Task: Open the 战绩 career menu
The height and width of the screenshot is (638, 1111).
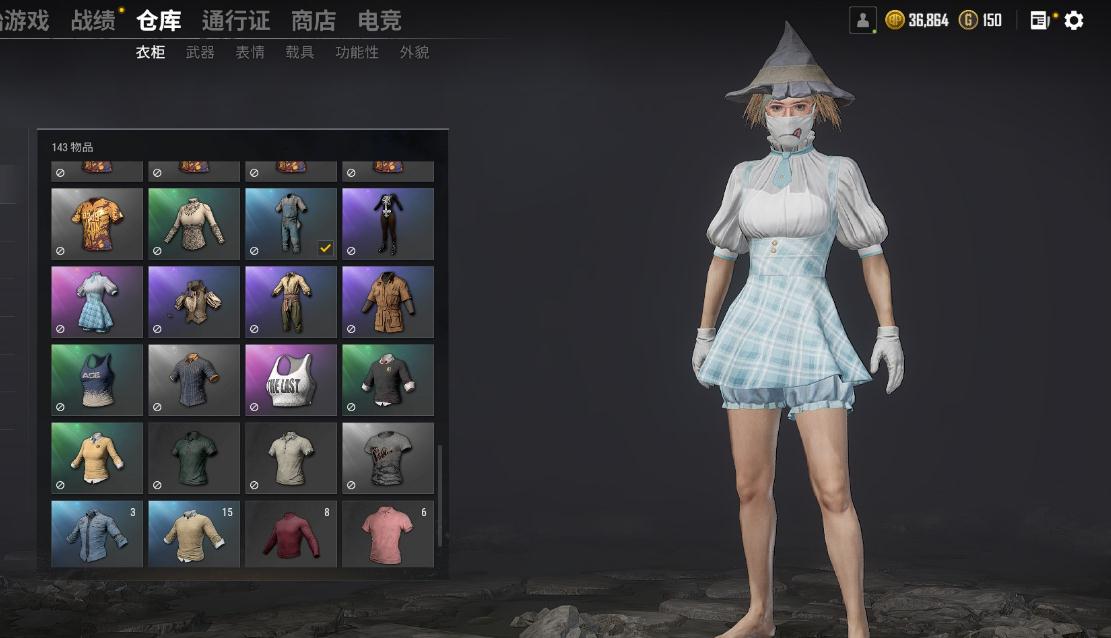Action: click(x=92, y=20)
